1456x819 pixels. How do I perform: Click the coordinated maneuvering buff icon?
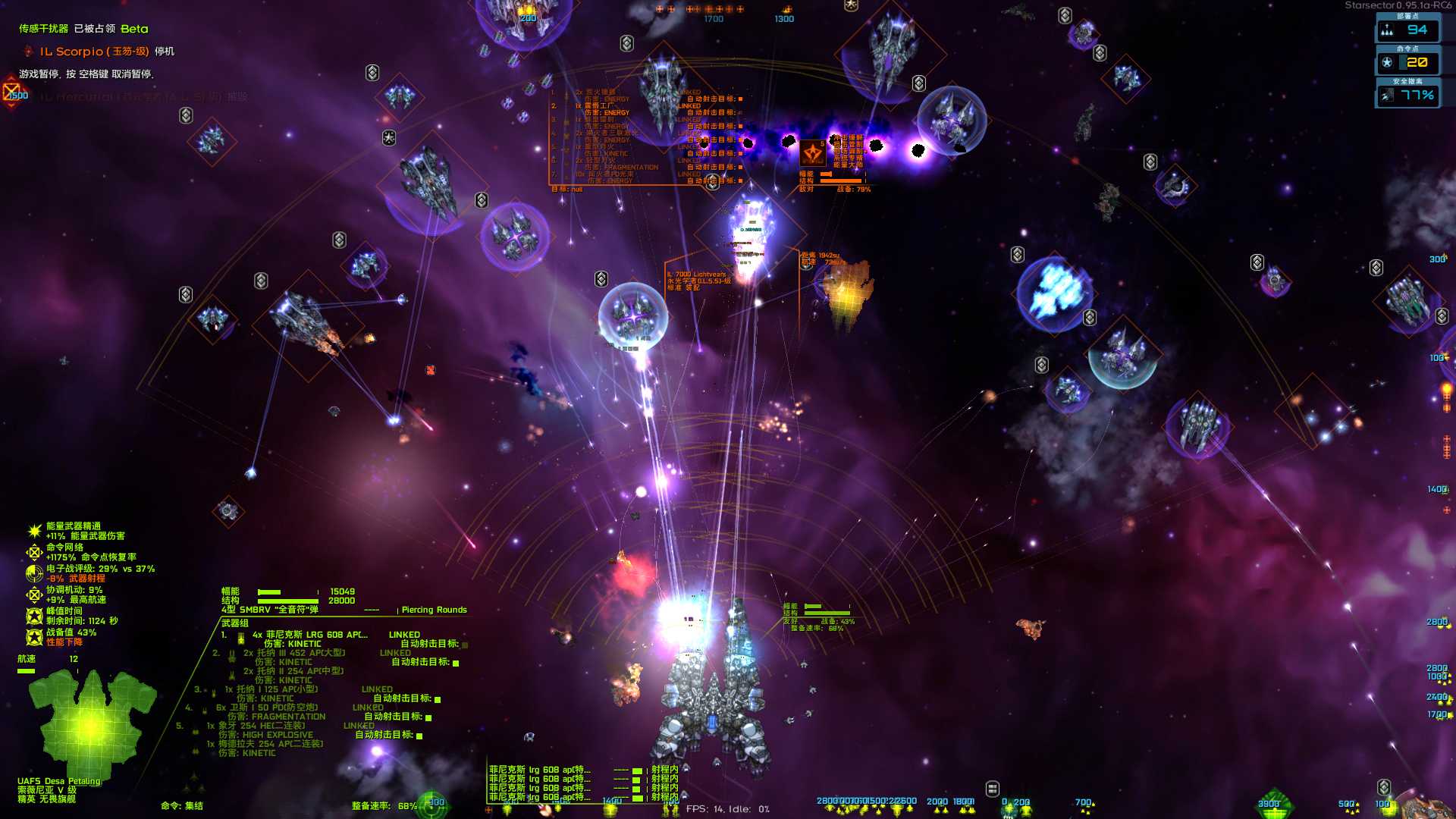pyautogui.click(x=35, y=595)
